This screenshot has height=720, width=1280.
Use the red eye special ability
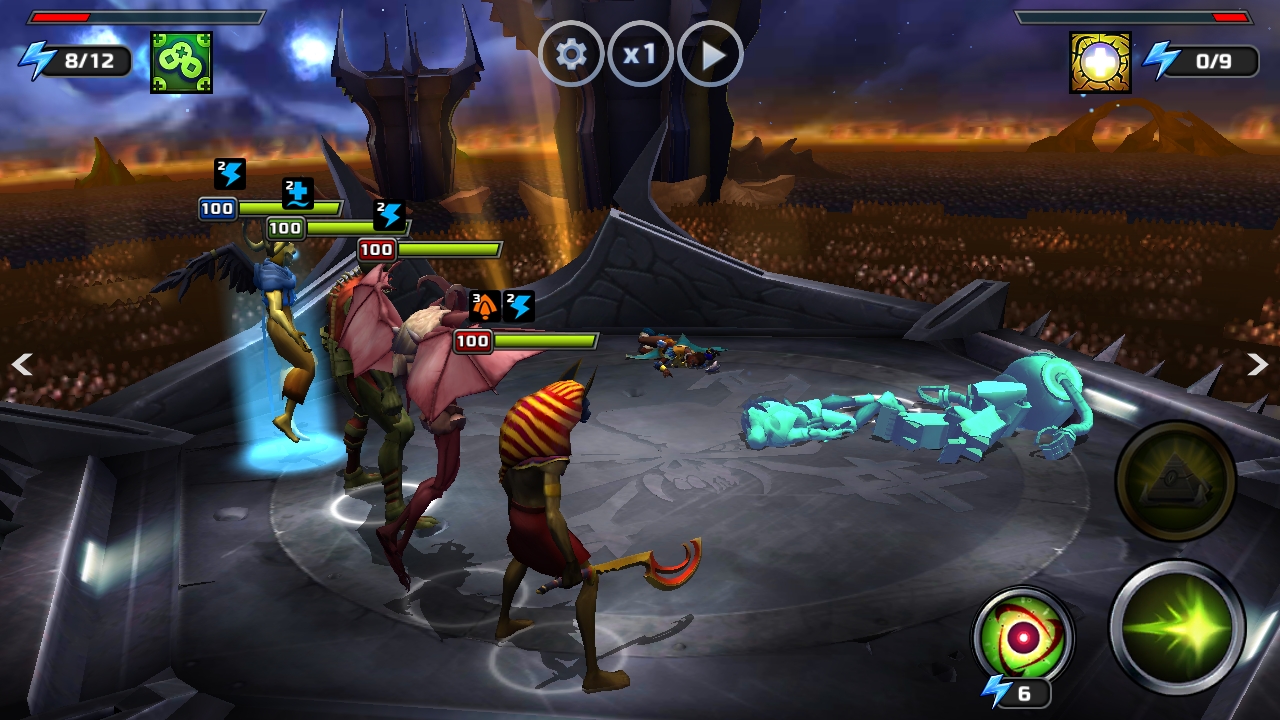pyautogui.click(x=1023, y=637)
